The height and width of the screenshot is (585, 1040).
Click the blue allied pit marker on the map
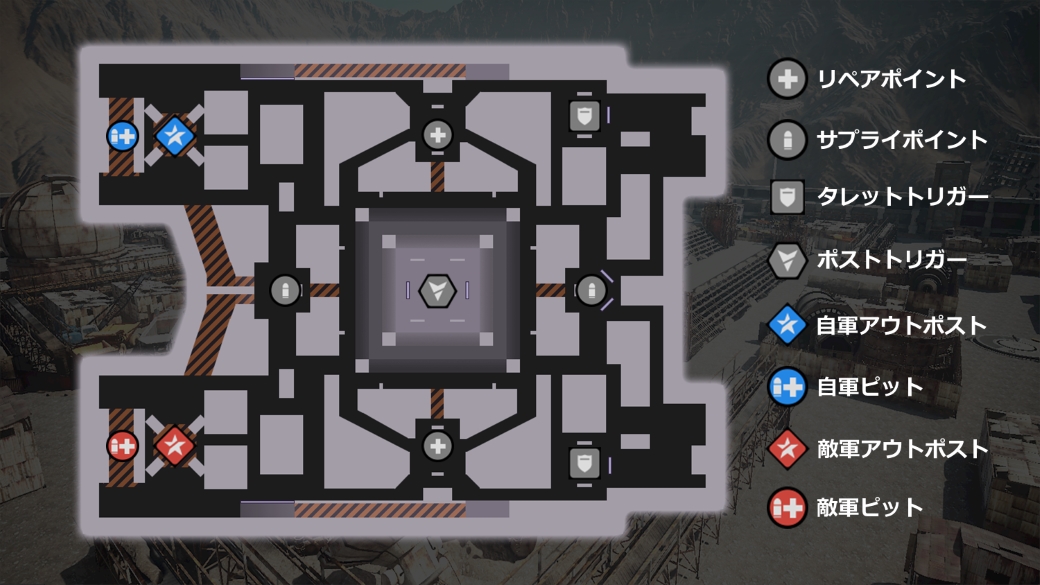[x=122, y=135]
